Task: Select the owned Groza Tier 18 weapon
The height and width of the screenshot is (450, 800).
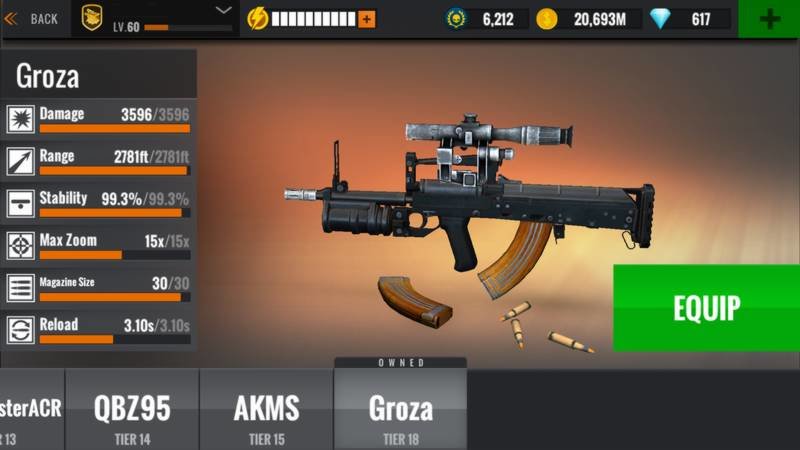Action: pos(400,410)
